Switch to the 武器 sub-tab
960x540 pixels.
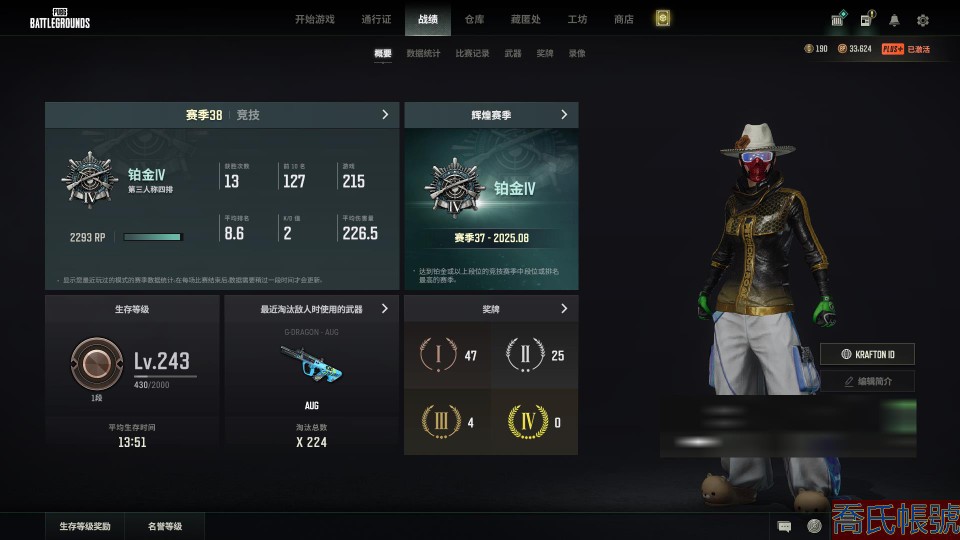tap(513, 53)
